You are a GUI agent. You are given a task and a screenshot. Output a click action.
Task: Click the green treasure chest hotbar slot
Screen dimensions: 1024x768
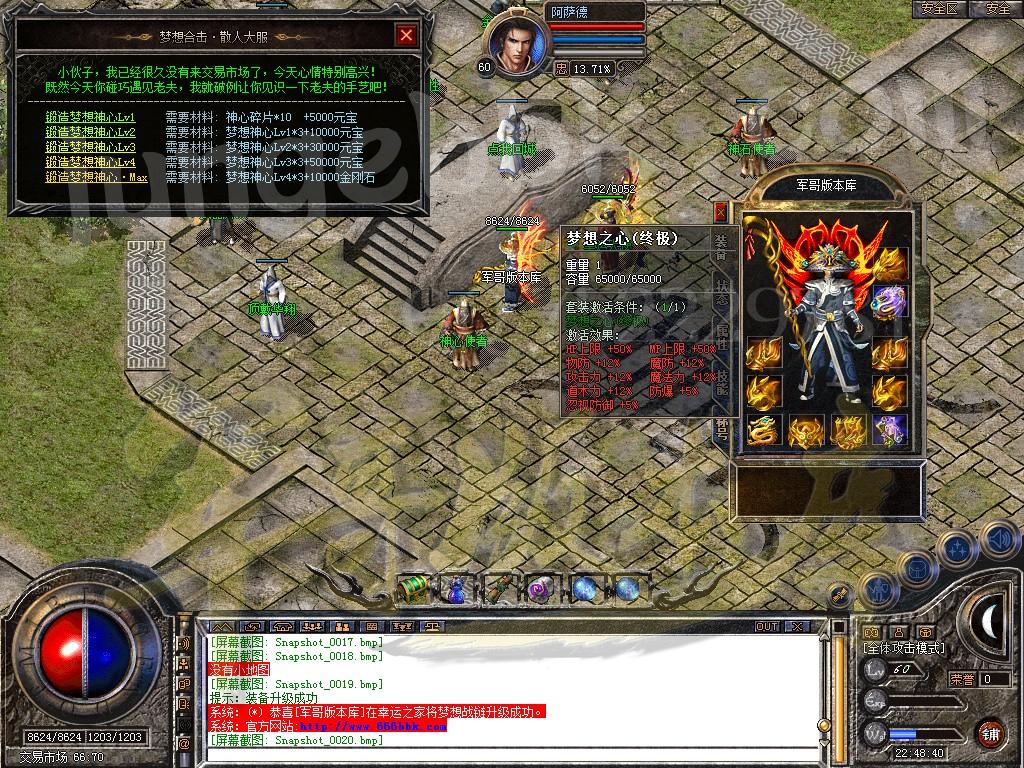click(x=414, y=590)
